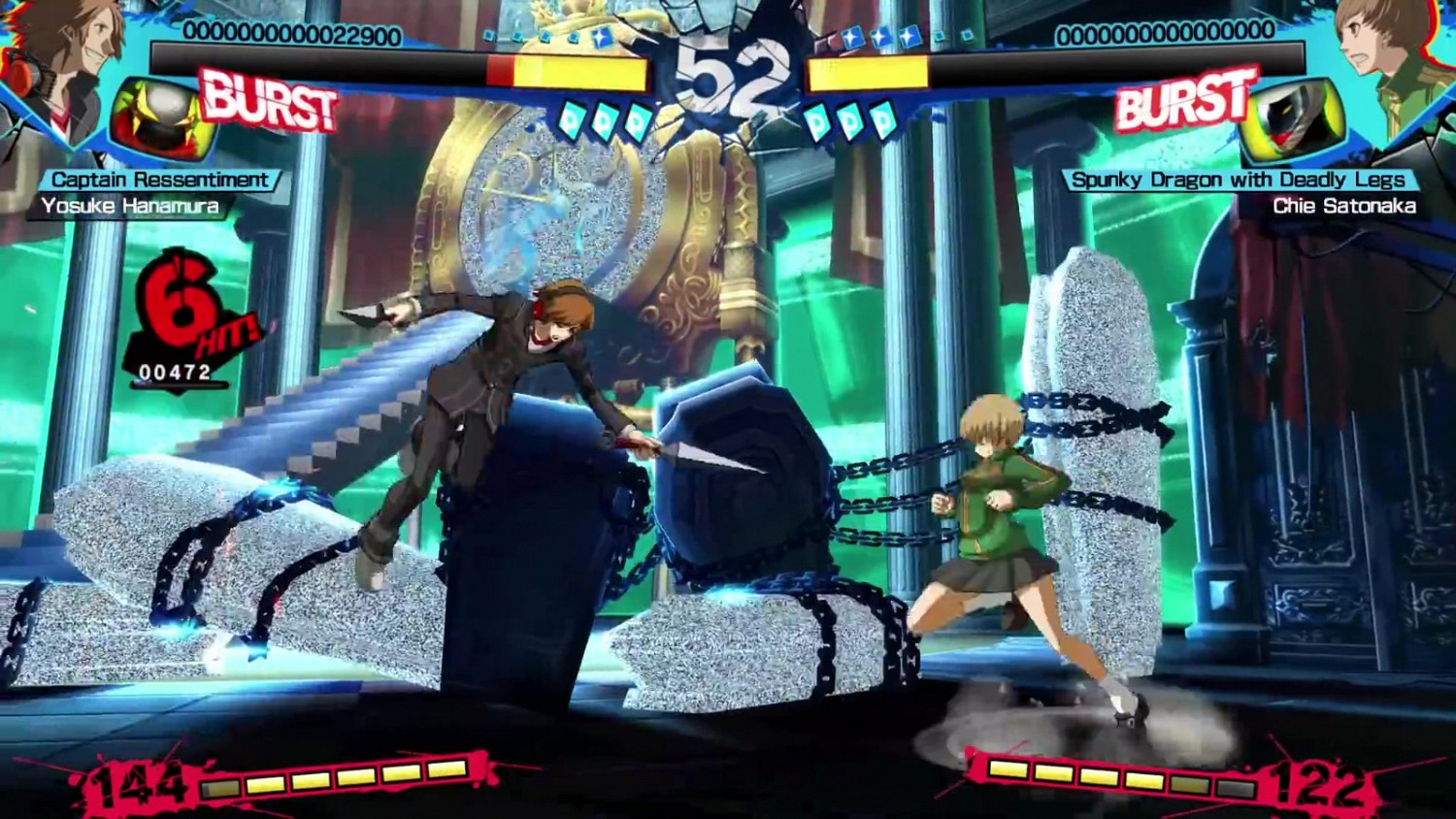Expand the Spunky Dragon with Deadly Legs banner
The image size is (1456, 819).
1239,178
